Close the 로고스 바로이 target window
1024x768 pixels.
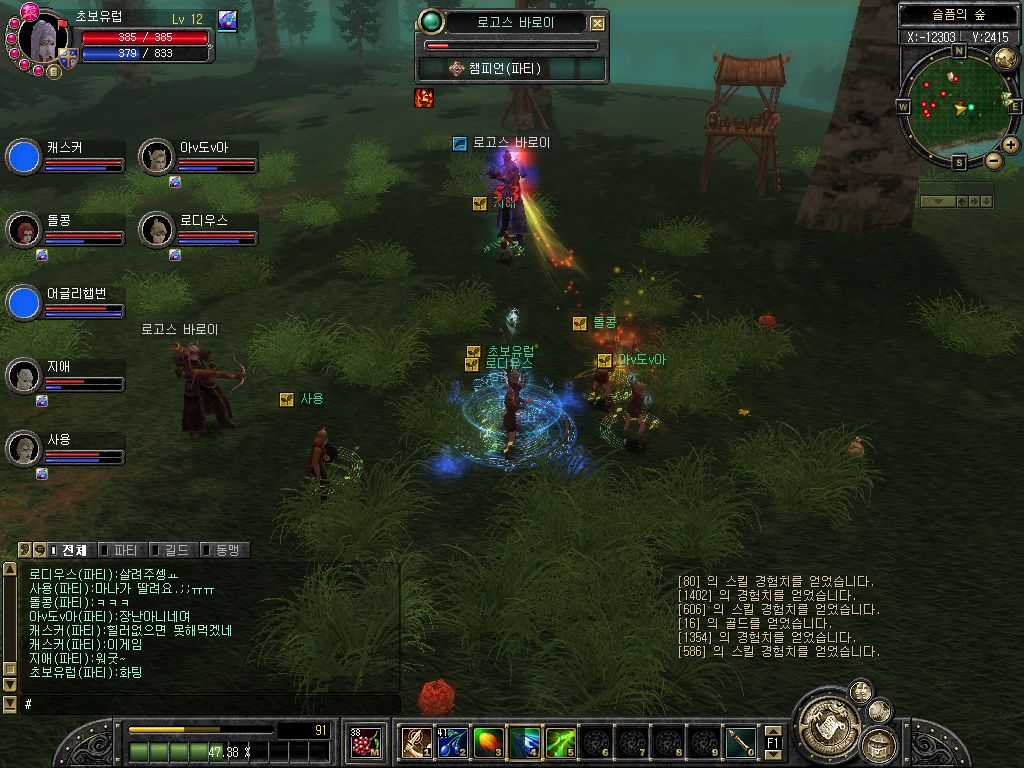tap(597, 24)
